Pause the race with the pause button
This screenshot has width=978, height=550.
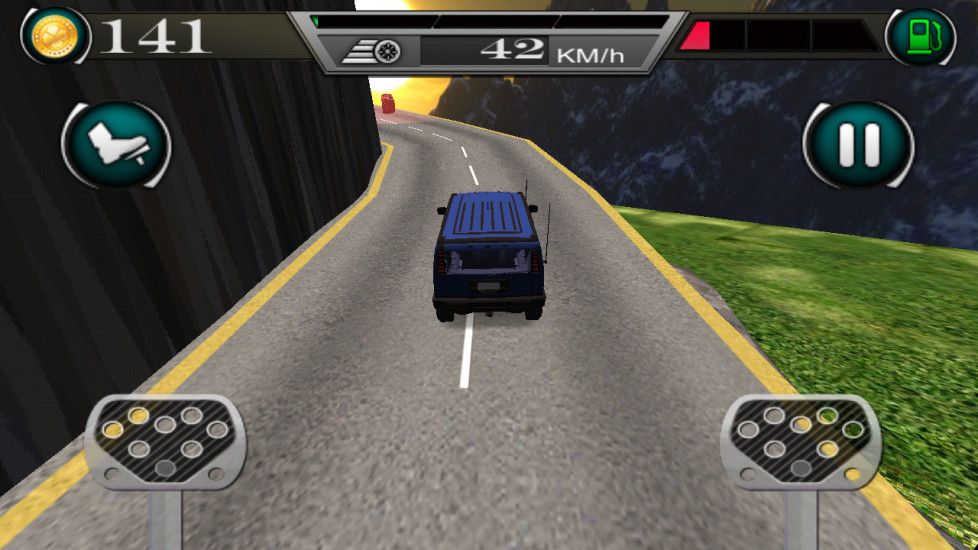pos(858,146)
